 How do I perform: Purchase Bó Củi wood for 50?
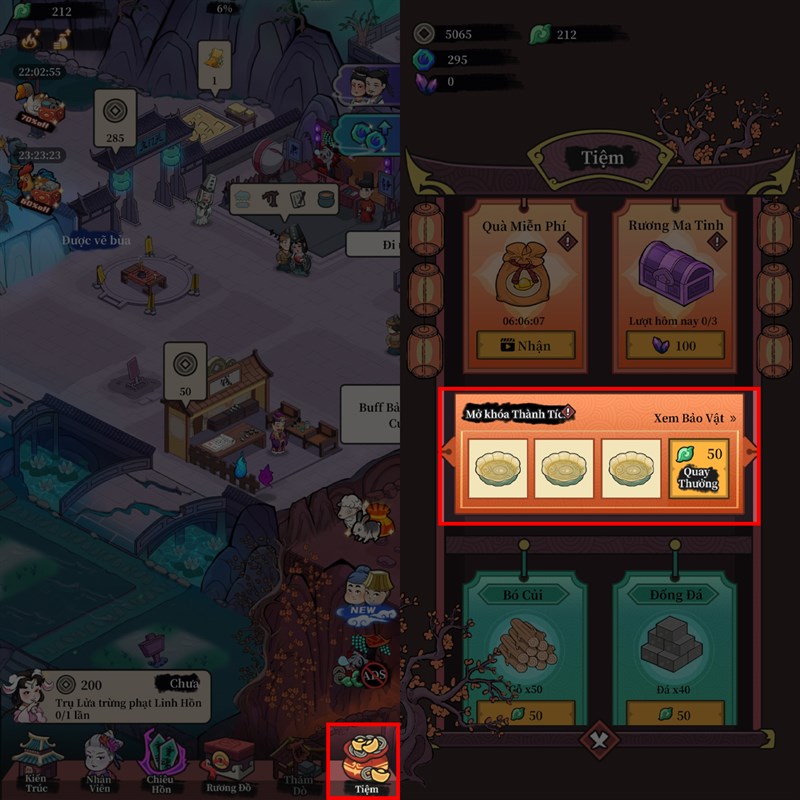[526, 715]
